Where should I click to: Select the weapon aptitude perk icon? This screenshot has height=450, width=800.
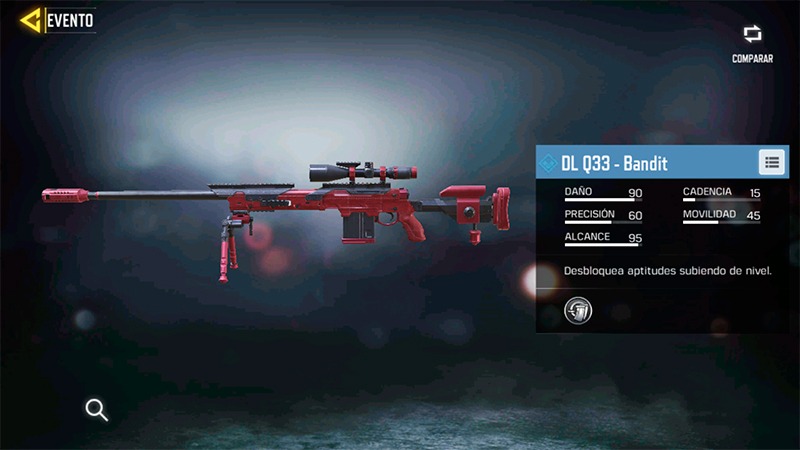click(578, 311)
